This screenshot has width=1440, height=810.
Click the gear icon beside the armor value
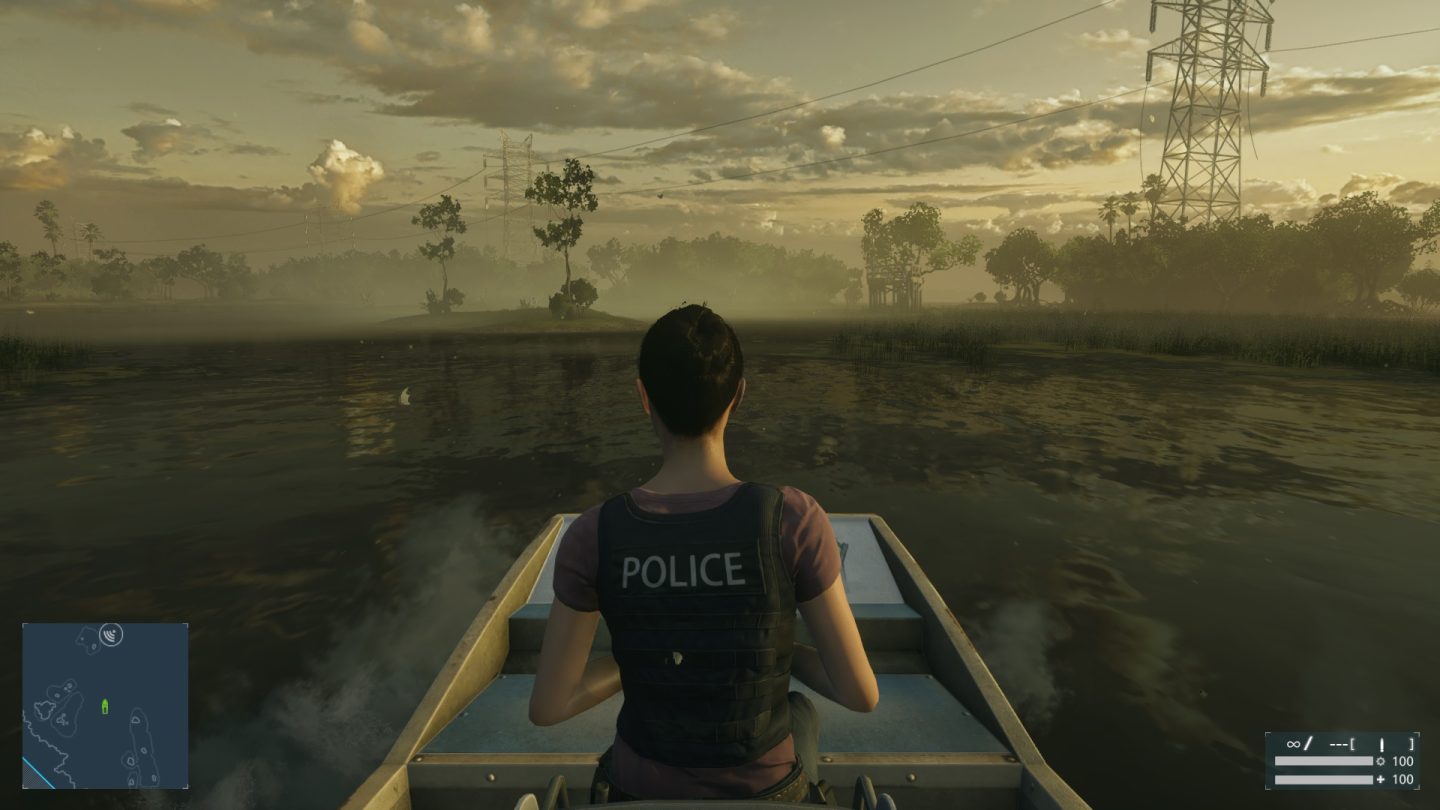click(x=1381, y=760)
